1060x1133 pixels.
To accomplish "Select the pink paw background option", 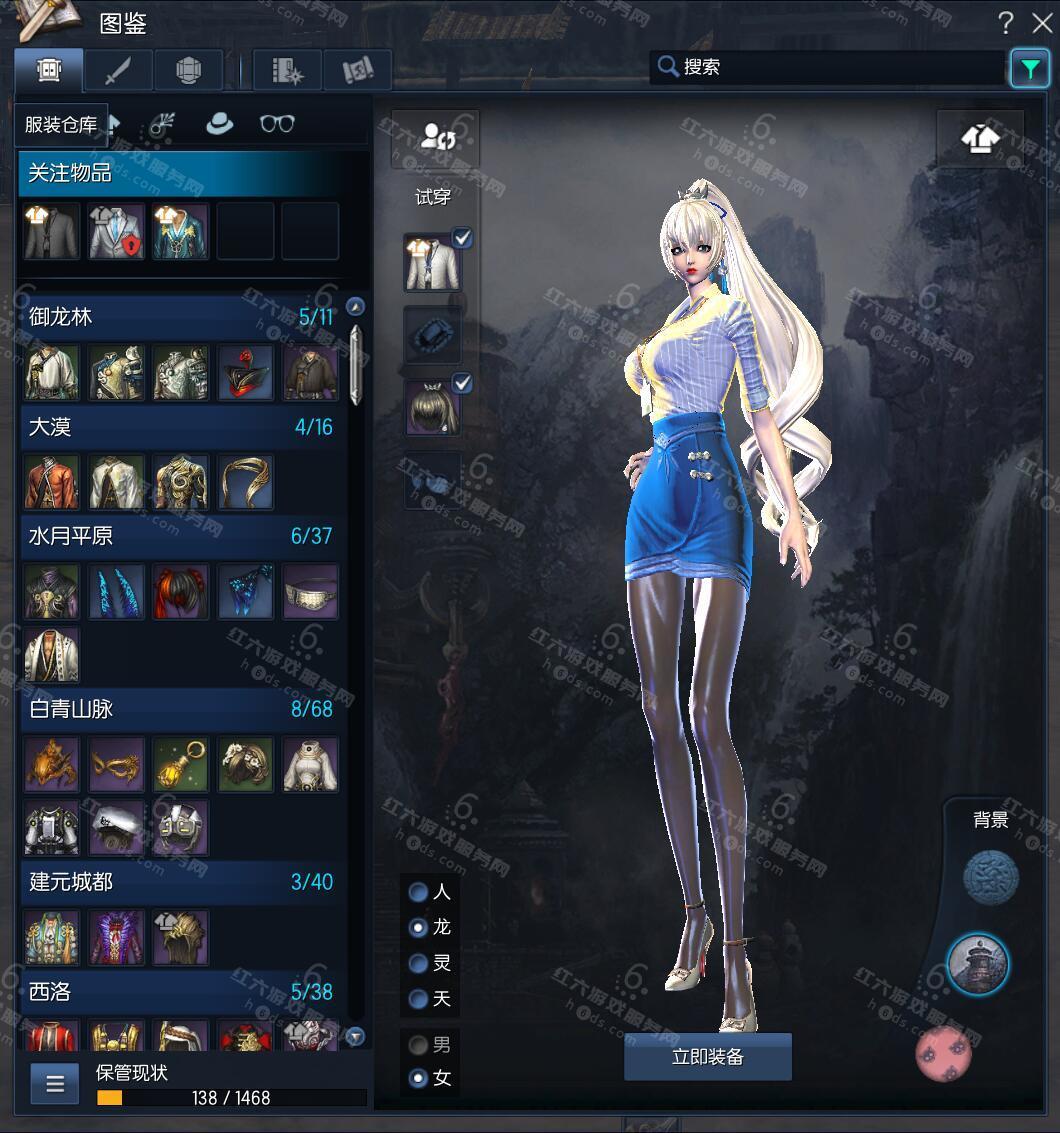I will coord(943,1052).
